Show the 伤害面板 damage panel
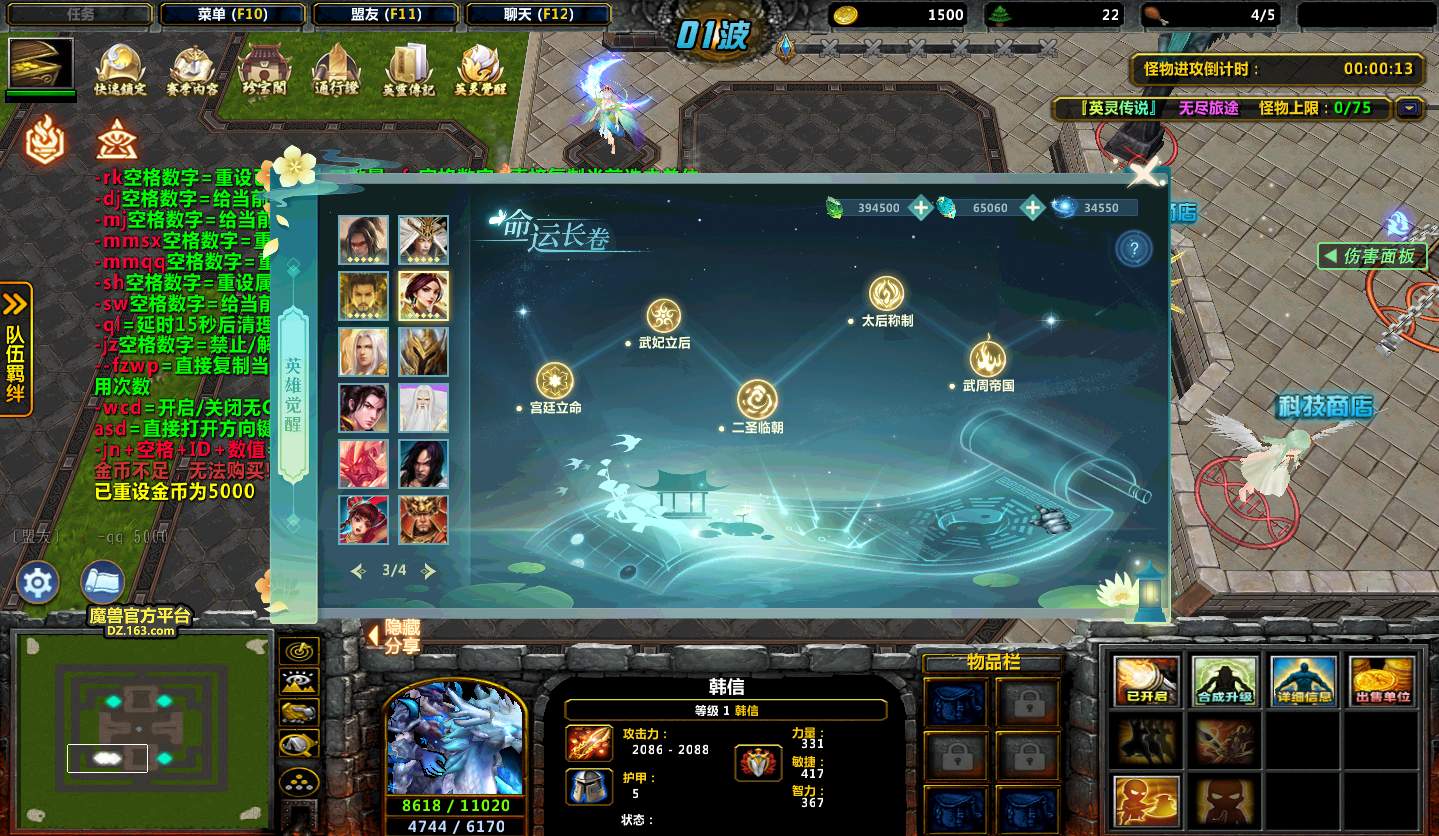 point(1370,256)
